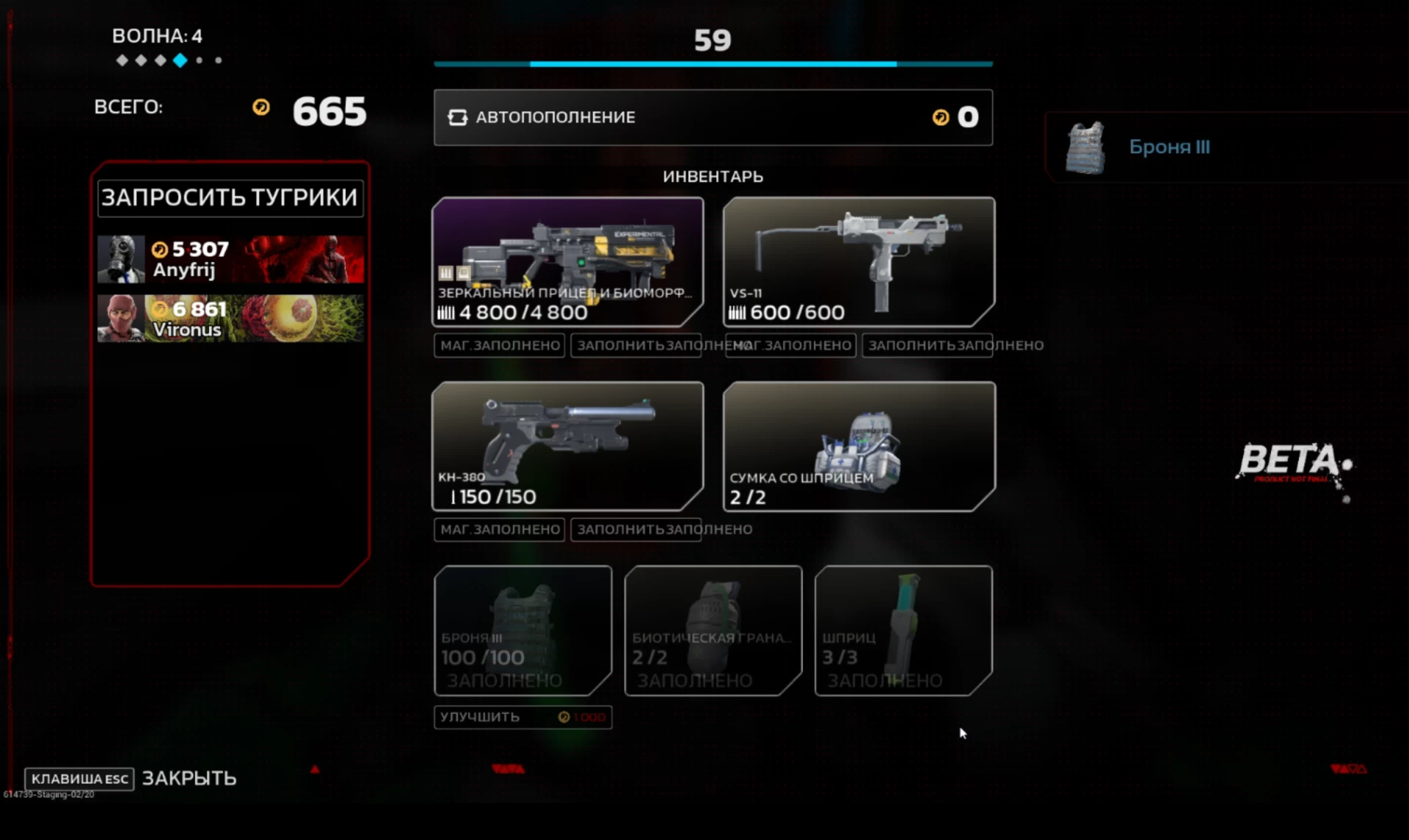Open the Броня III entry with vest icon
This screenshot has height=840, width=1409.
(1168, 147)
